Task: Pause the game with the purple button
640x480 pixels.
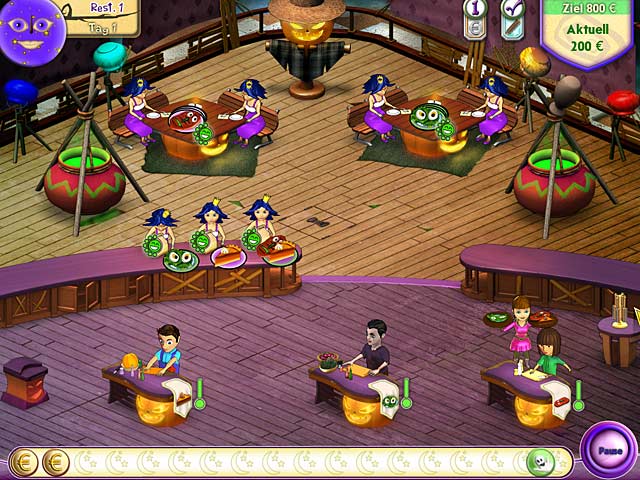Action: (x=608, y=449)
